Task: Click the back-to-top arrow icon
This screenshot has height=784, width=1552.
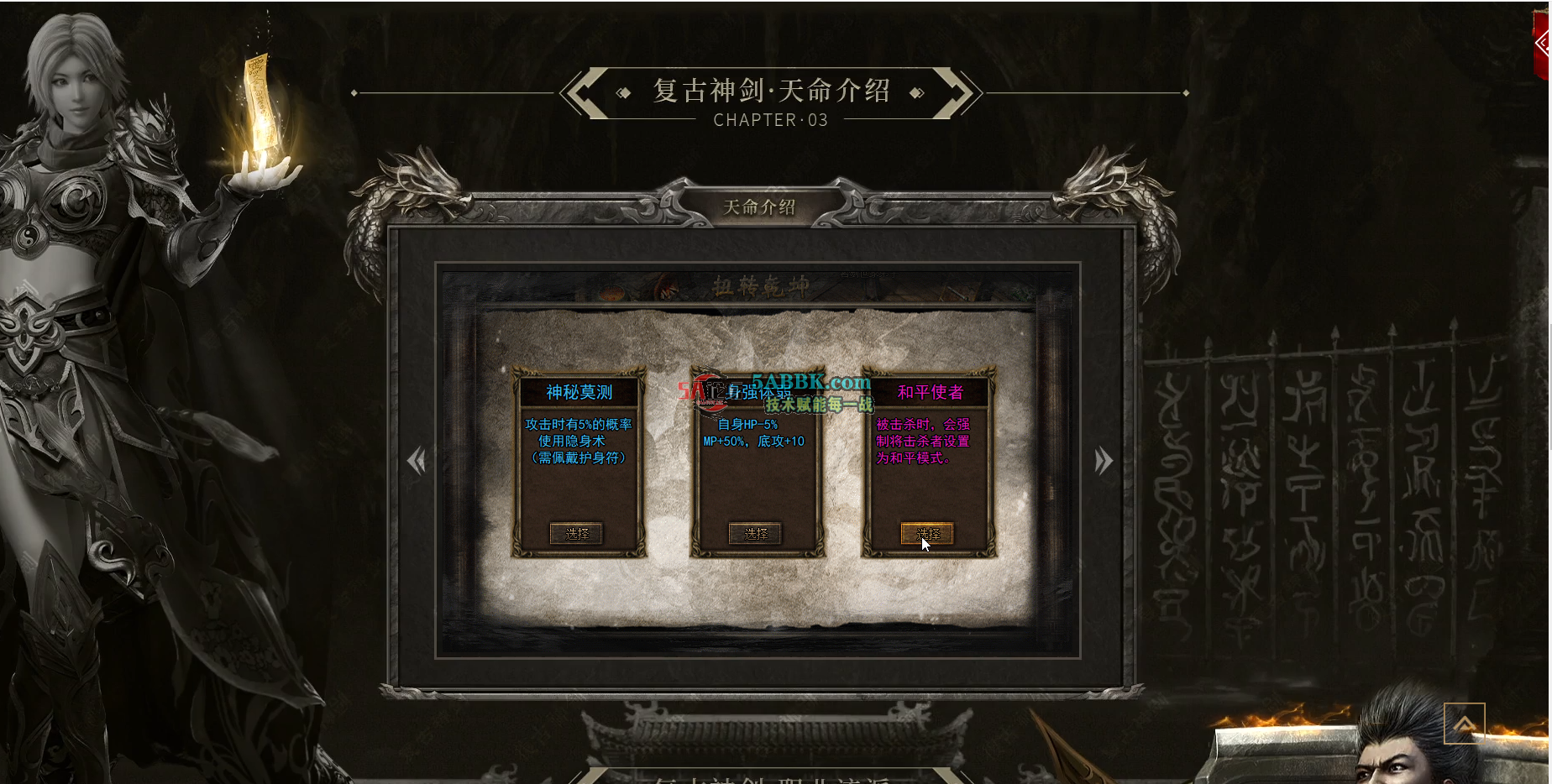Action: point(1463,723)
